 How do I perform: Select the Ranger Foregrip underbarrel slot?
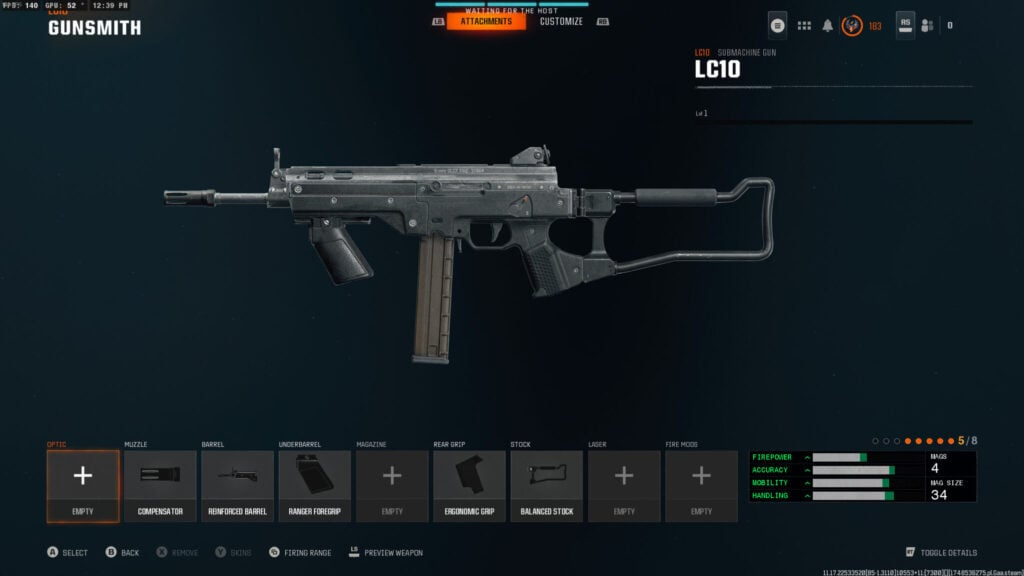[x=315, y=486]
